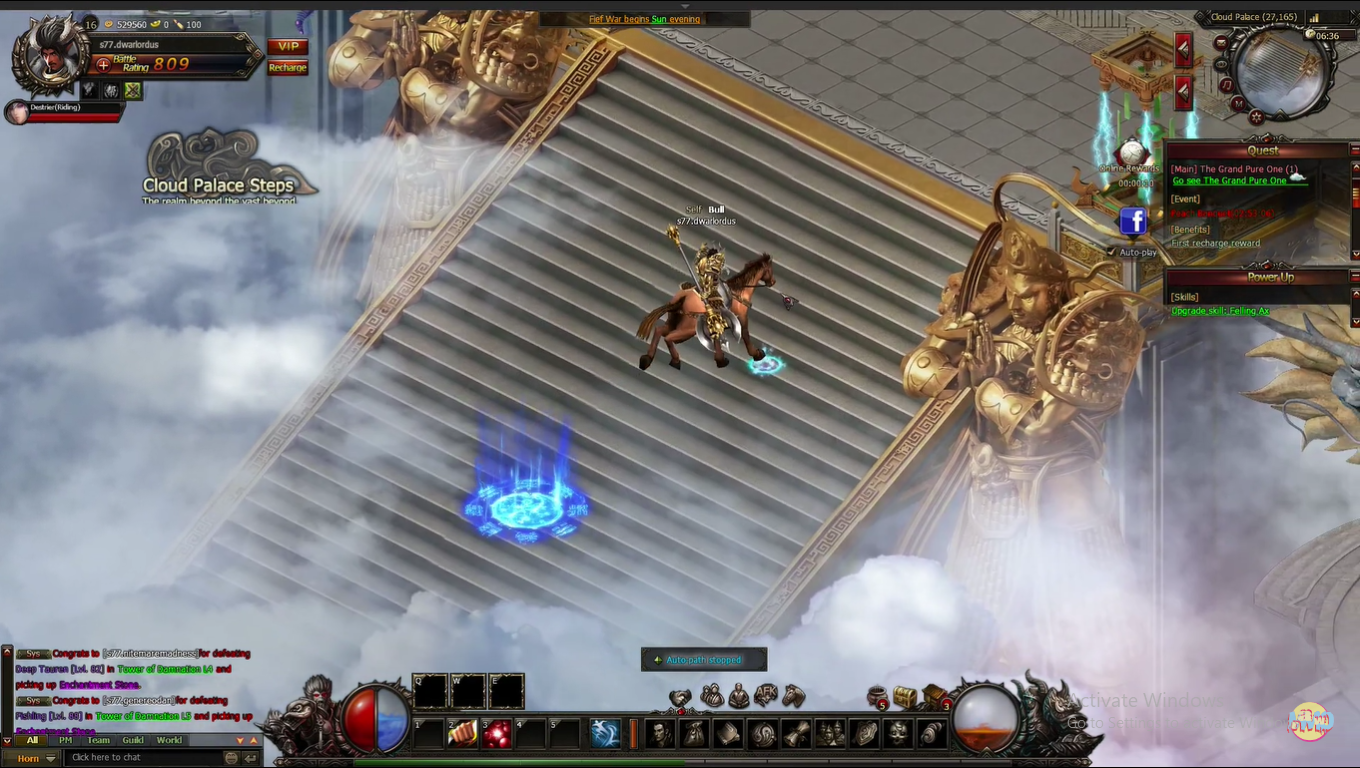Viewport: 1360px width, 768px height.
Task: Toggle the chat emoji smiley button
Action: click(232, 757)
